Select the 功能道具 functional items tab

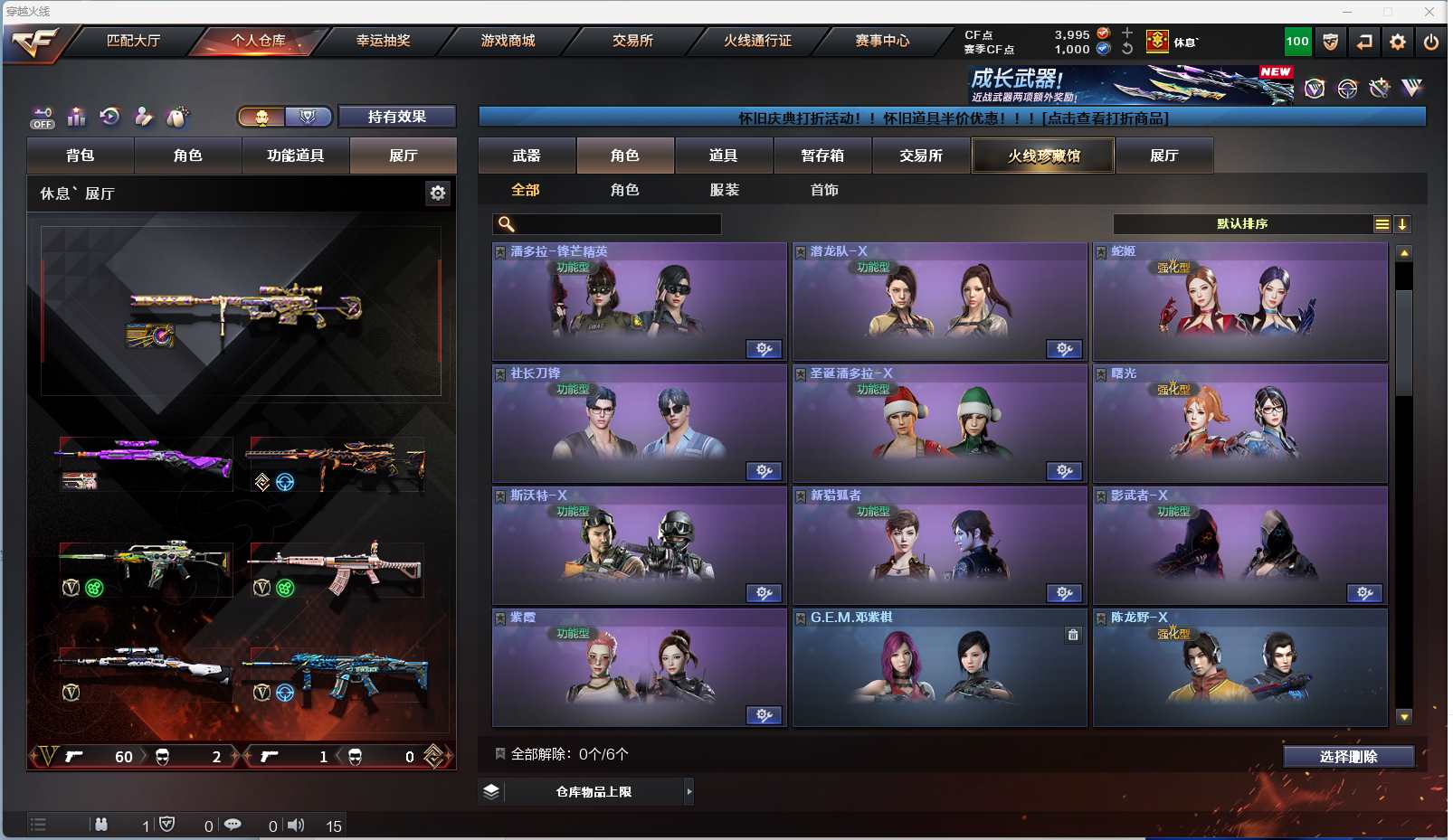[x=295, y=156]
